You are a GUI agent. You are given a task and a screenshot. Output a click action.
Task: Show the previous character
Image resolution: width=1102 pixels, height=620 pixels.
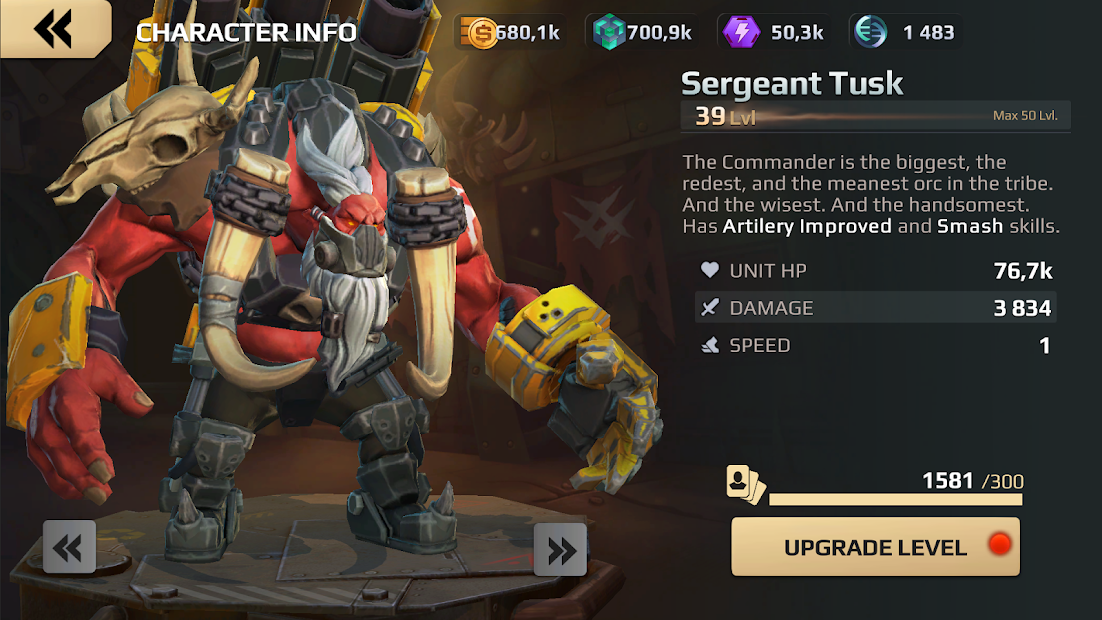[x=69, y=547]
